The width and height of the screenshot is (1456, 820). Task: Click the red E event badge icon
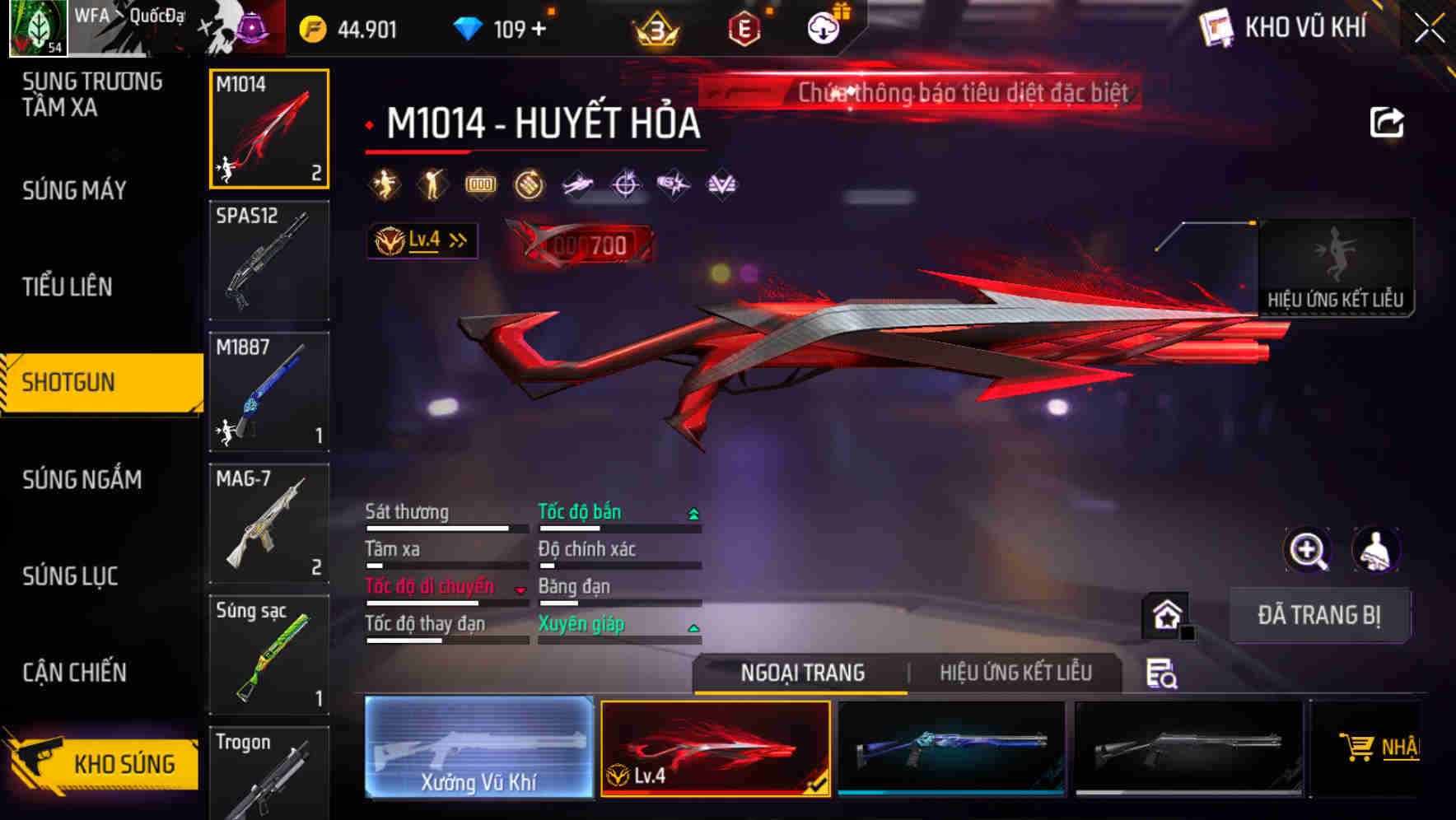(744, 27)
